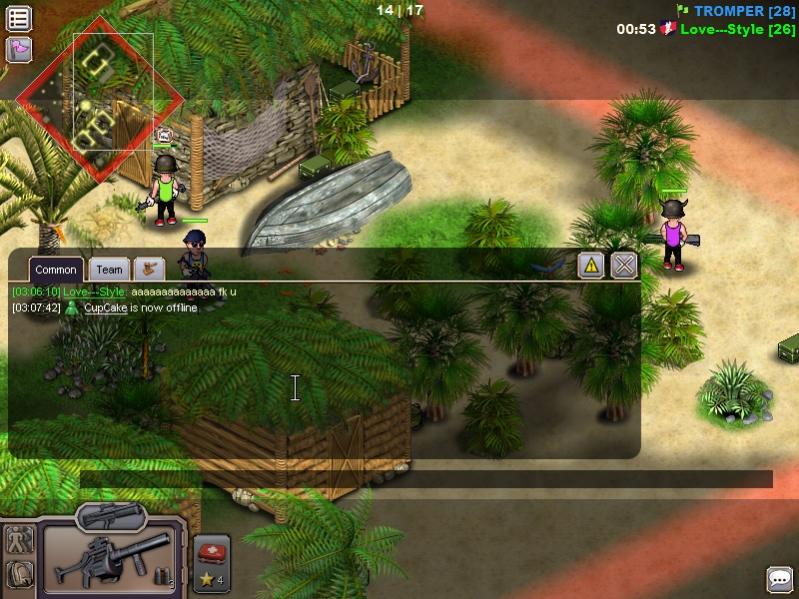
Task: Use the red medkit item
Action: (x=211, y=553)
